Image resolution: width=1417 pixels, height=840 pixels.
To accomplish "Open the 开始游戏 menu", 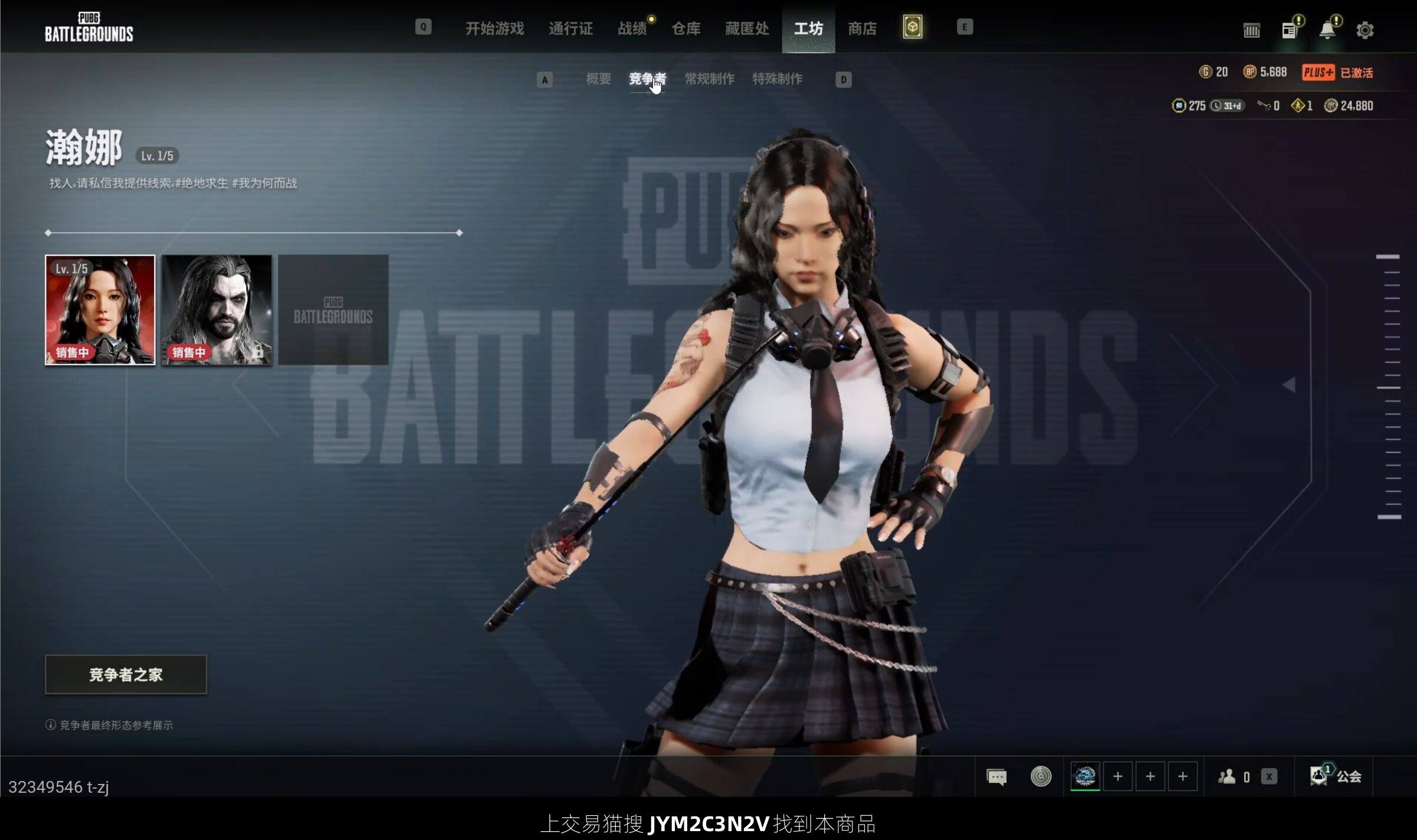I will [494, 28].
